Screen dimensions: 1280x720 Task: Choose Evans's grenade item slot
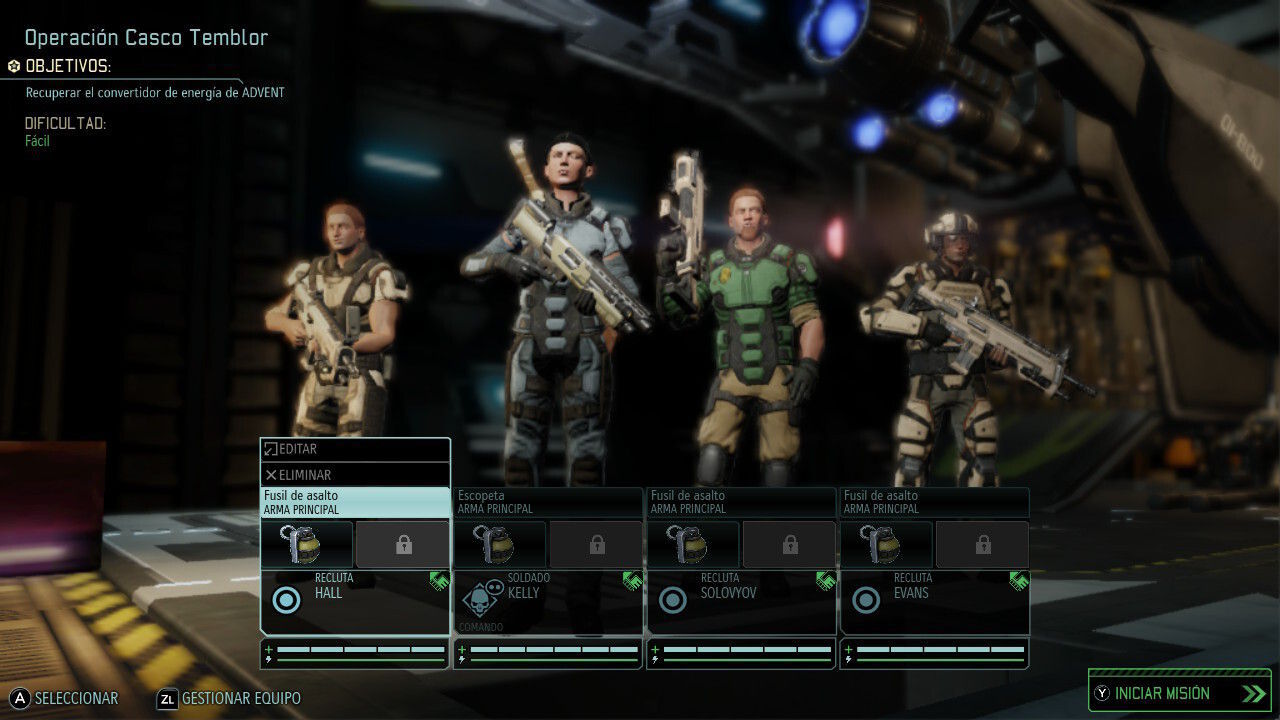(x=886, y=544)
